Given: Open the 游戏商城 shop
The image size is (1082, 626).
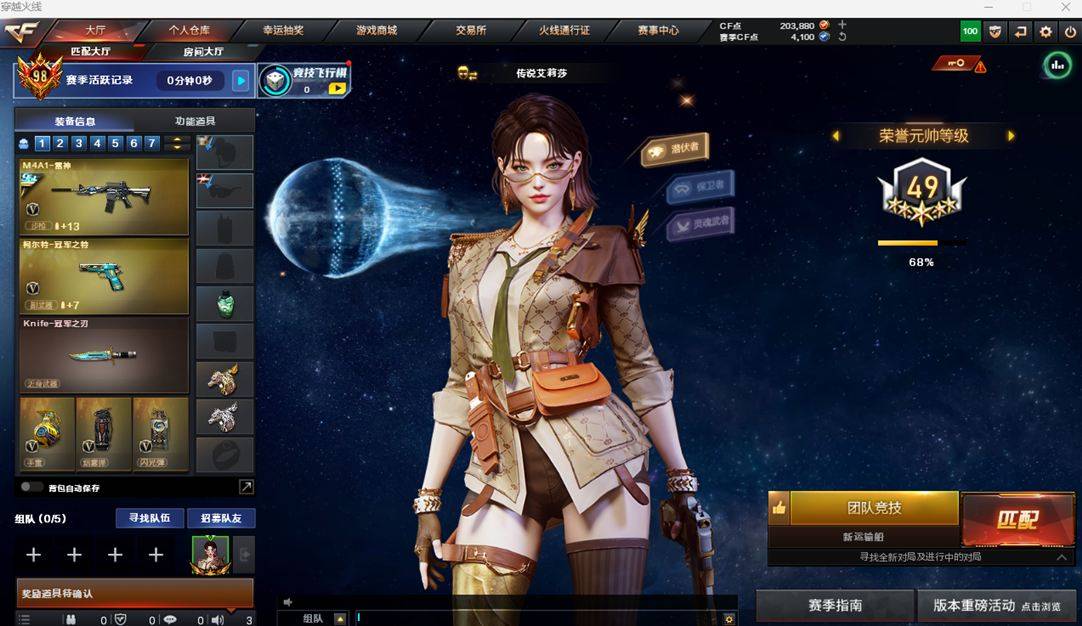Looking at the screenshot, I should [x=377, y=30].
